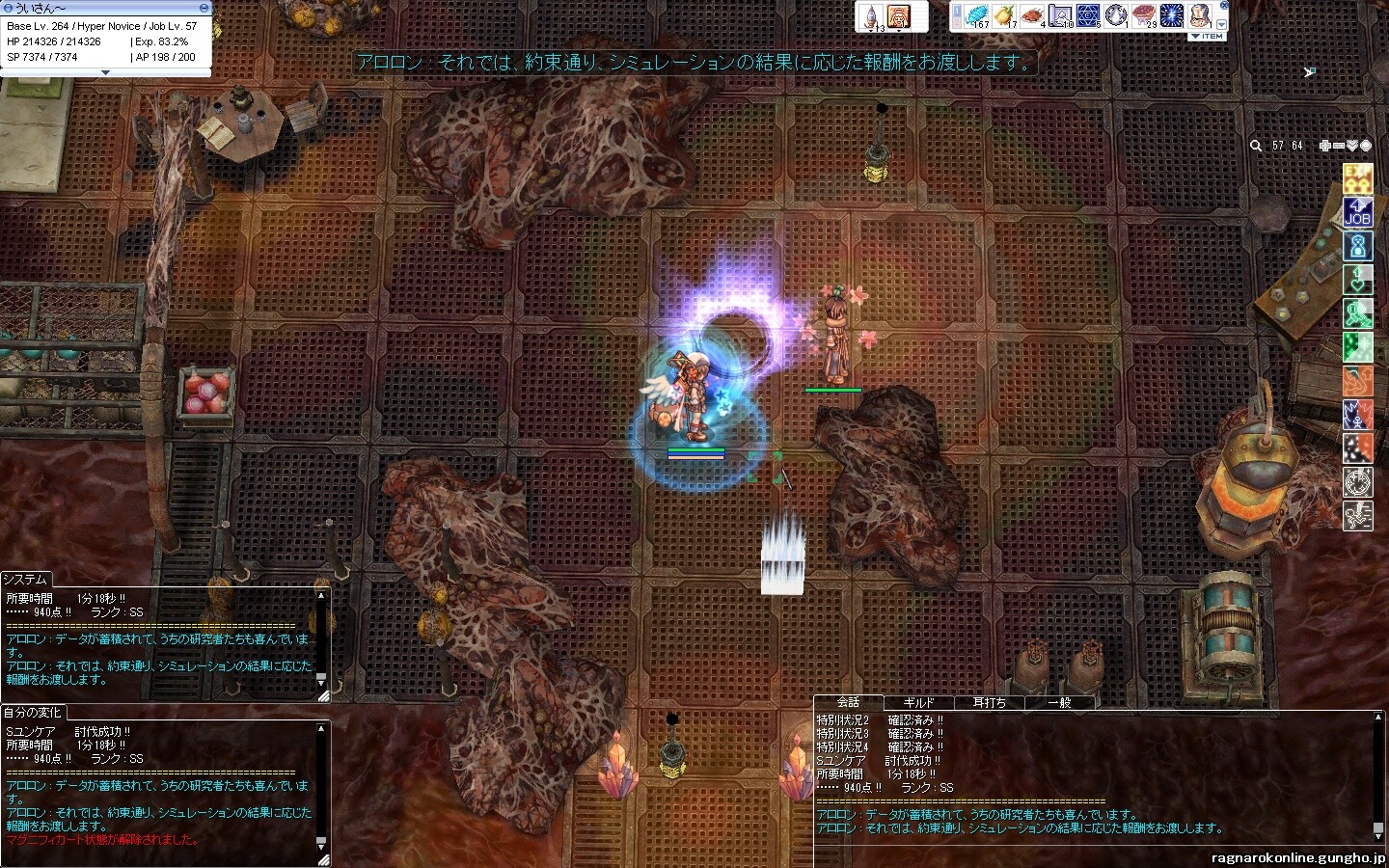This screenshot has width=1389, height=868.
Task: Collapse the character status window
Action: pyautogui.click(x=204, y=9)
